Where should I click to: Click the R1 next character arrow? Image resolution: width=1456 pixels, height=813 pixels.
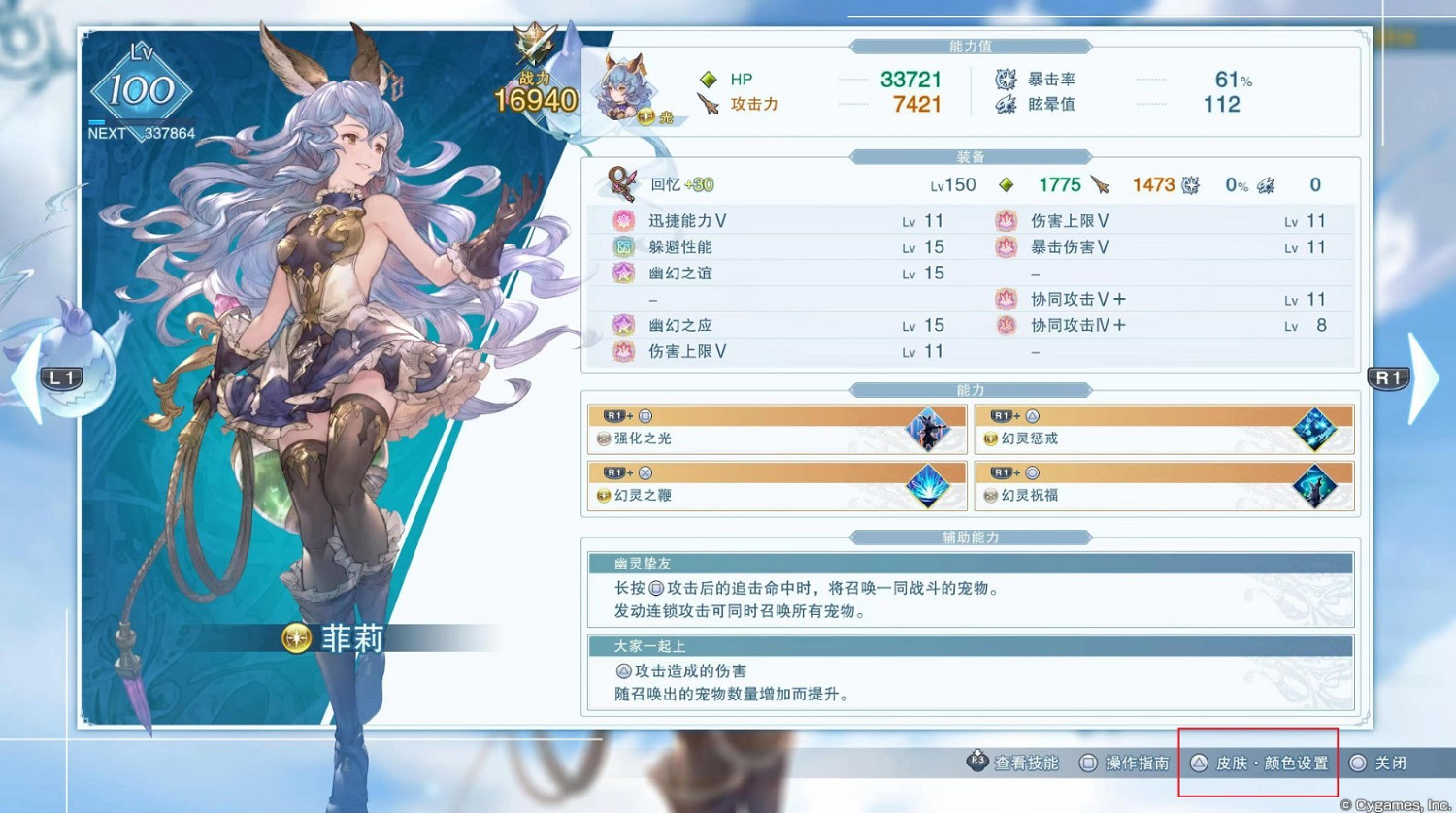click(1390, 378)
